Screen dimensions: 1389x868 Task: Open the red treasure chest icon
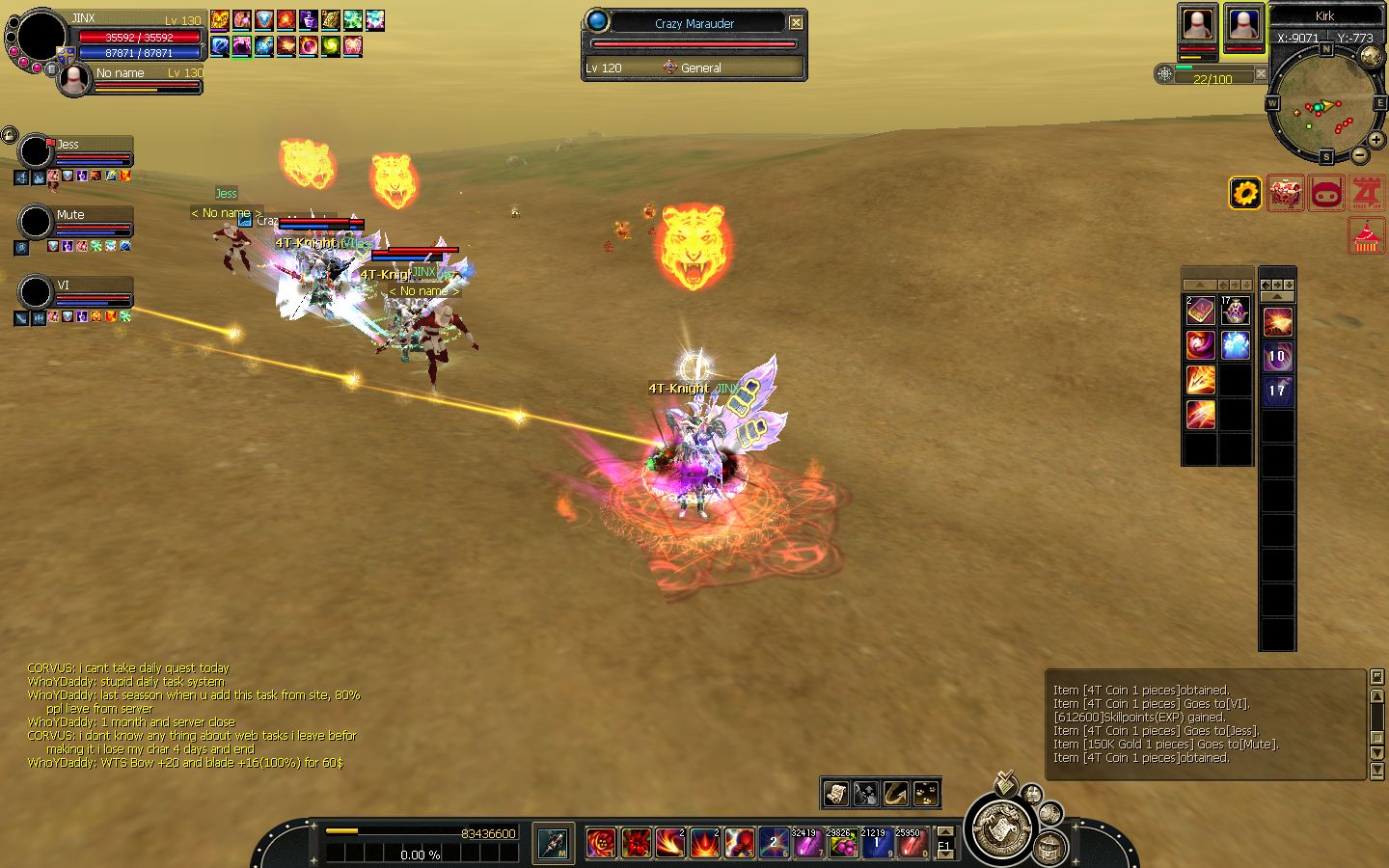pyautogui.click(x=1285, y=194)
